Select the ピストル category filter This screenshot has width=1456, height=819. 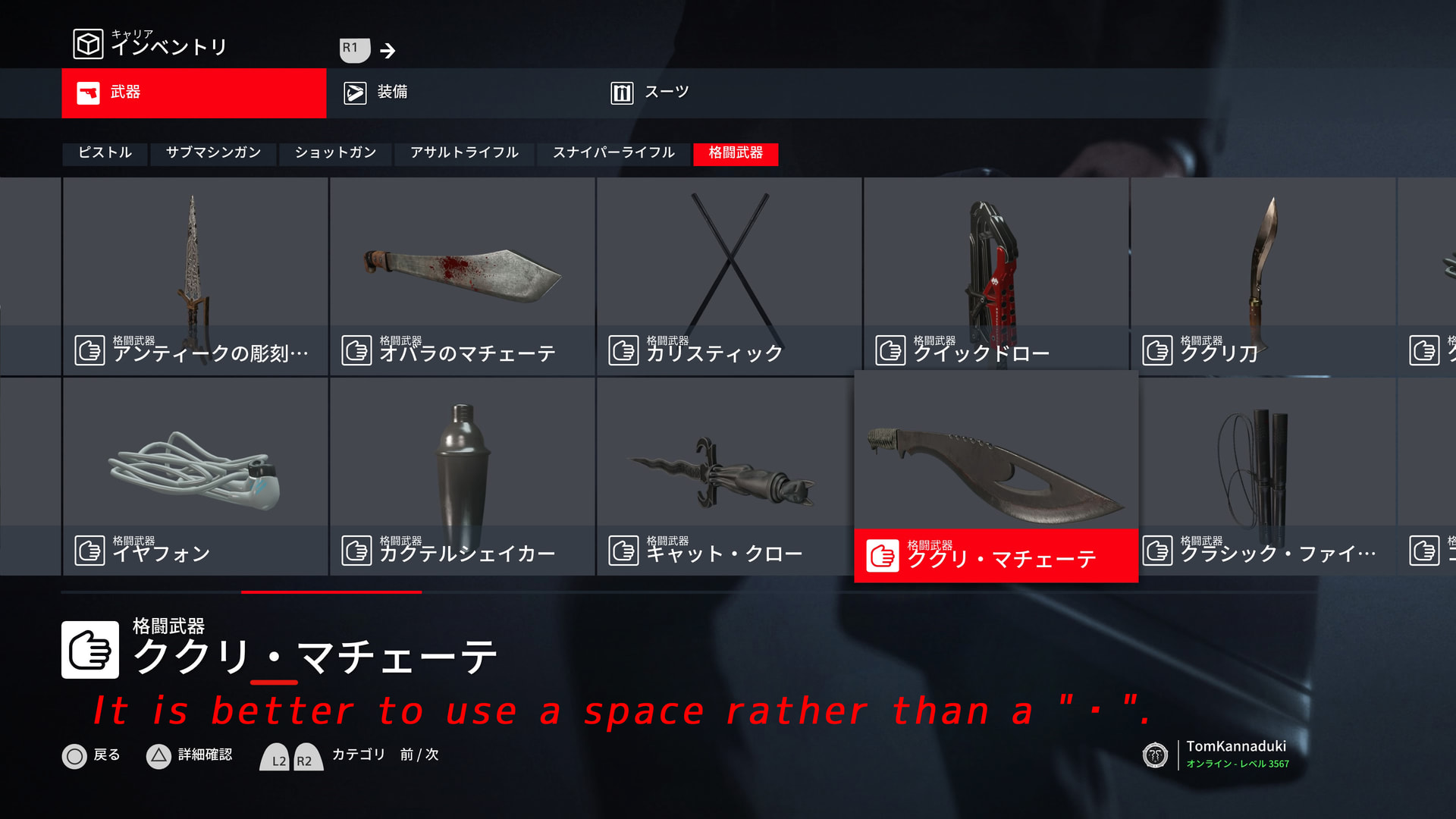105,153
